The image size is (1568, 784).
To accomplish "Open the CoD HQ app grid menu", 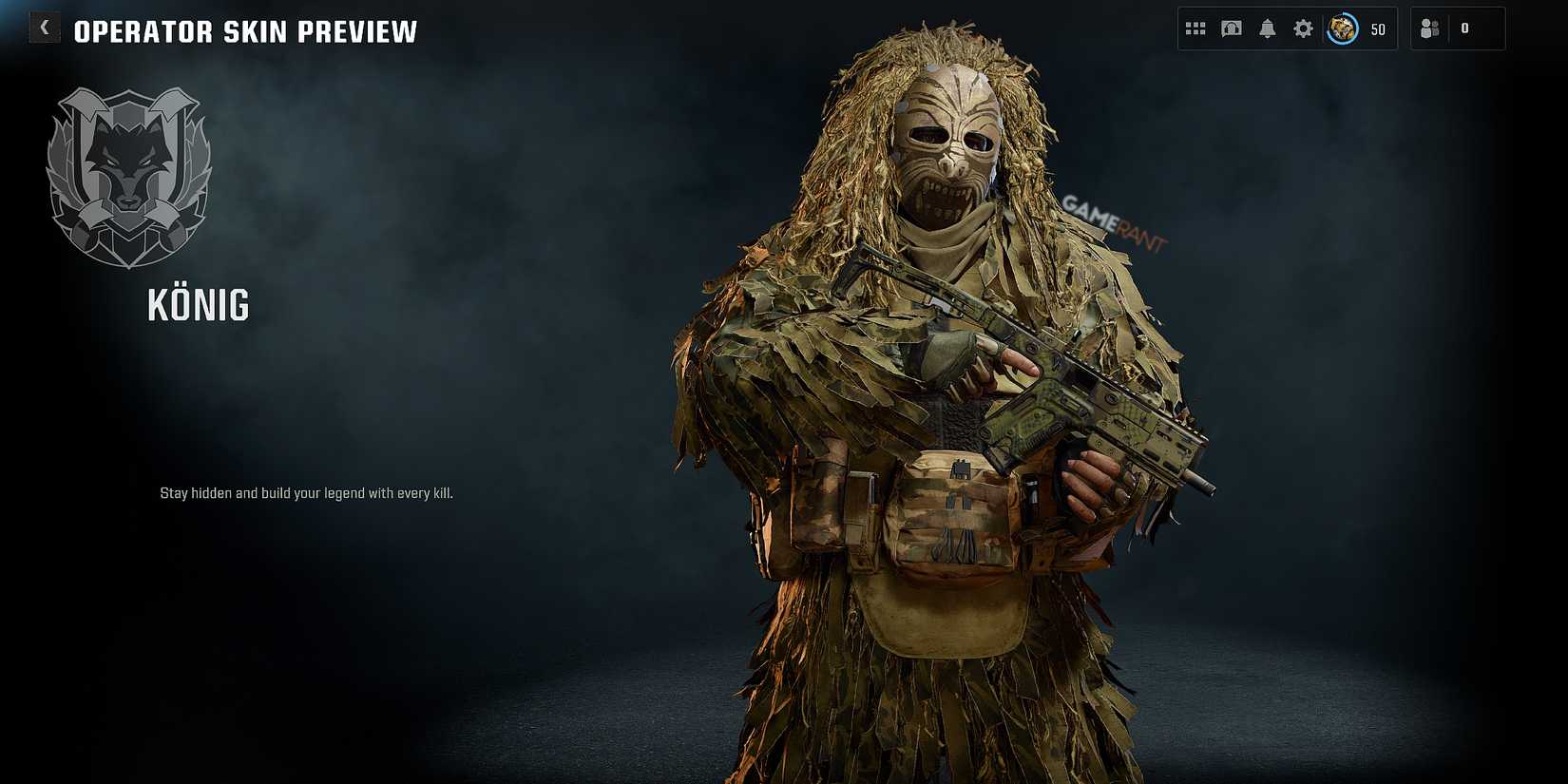I will pyautogui.click(x=1195, y=28).
